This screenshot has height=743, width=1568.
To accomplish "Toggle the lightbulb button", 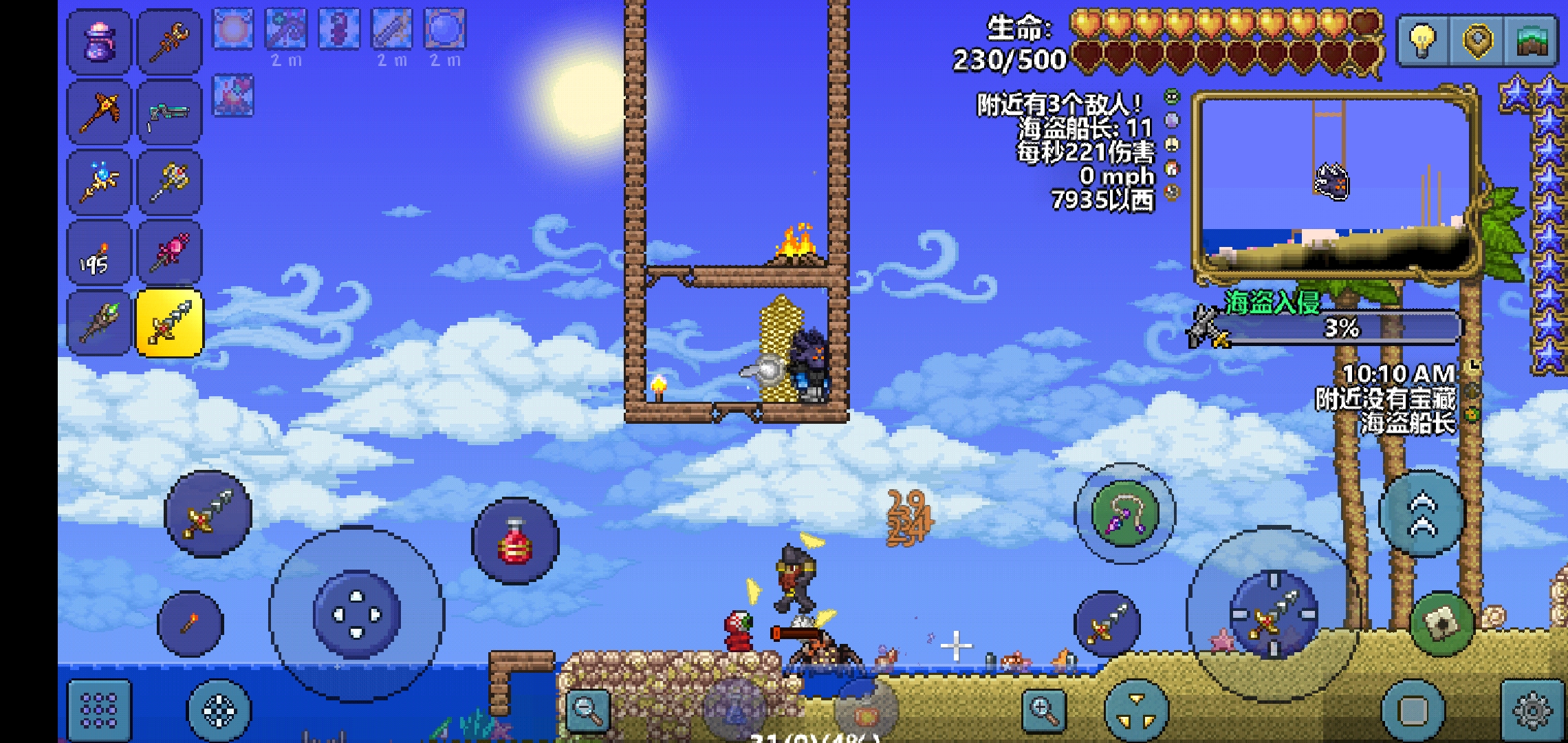I will tap(1422, 41).
